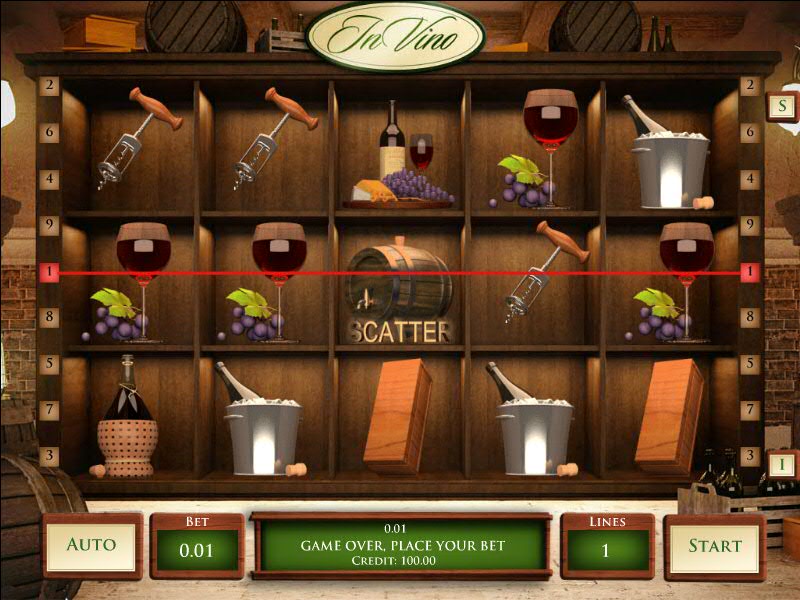Enable Auto spin mode

coord(91,545)
